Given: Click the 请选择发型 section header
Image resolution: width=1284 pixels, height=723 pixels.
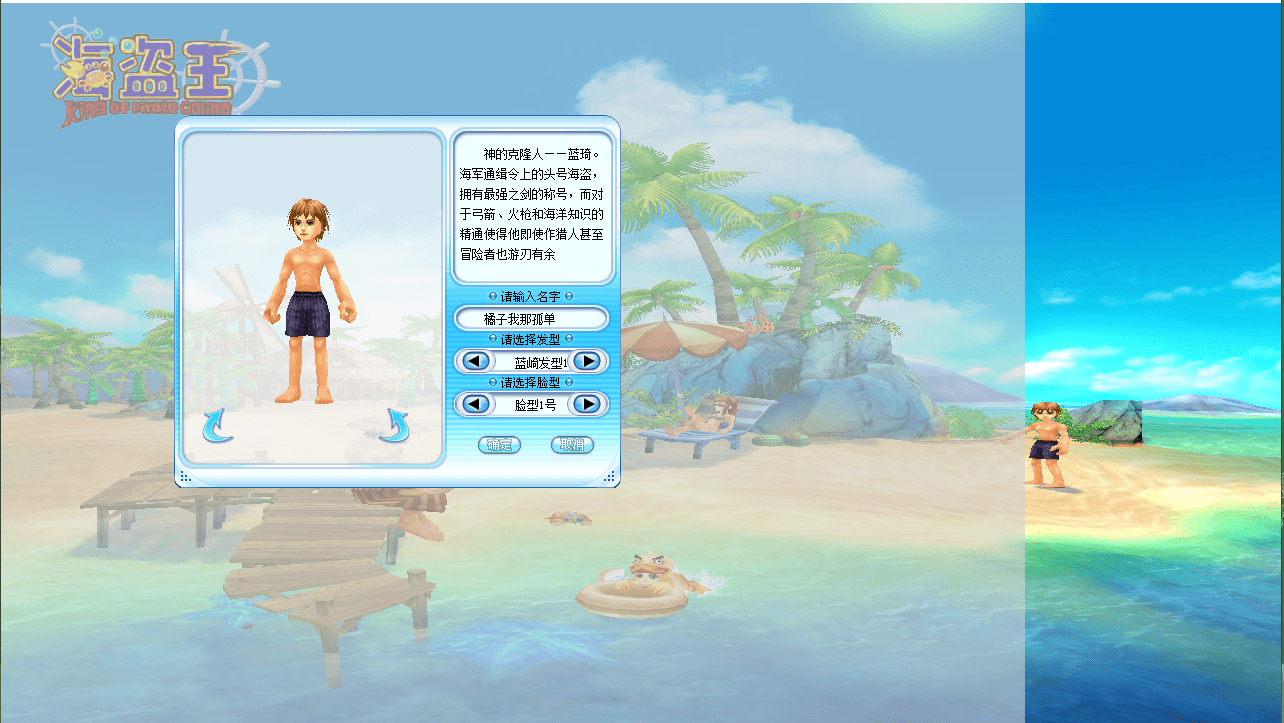Looking at the screenshot, I should [x=530, y=339].
